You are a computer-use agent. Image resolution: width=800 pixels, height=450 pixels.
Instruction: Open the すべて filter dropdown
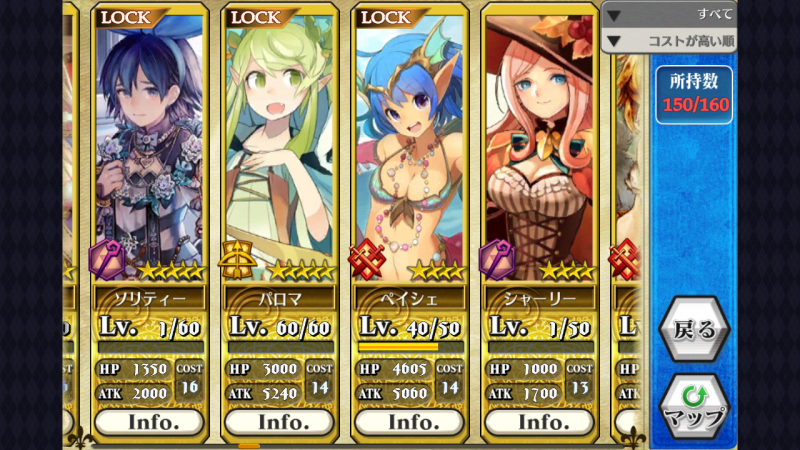(x=670, y=15)
